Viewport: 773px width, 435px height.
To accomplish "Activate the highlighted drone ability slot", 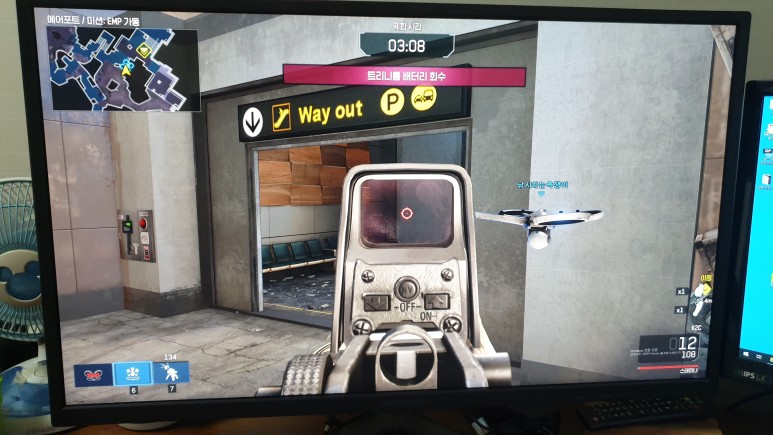I will click(x=131, y=374).
